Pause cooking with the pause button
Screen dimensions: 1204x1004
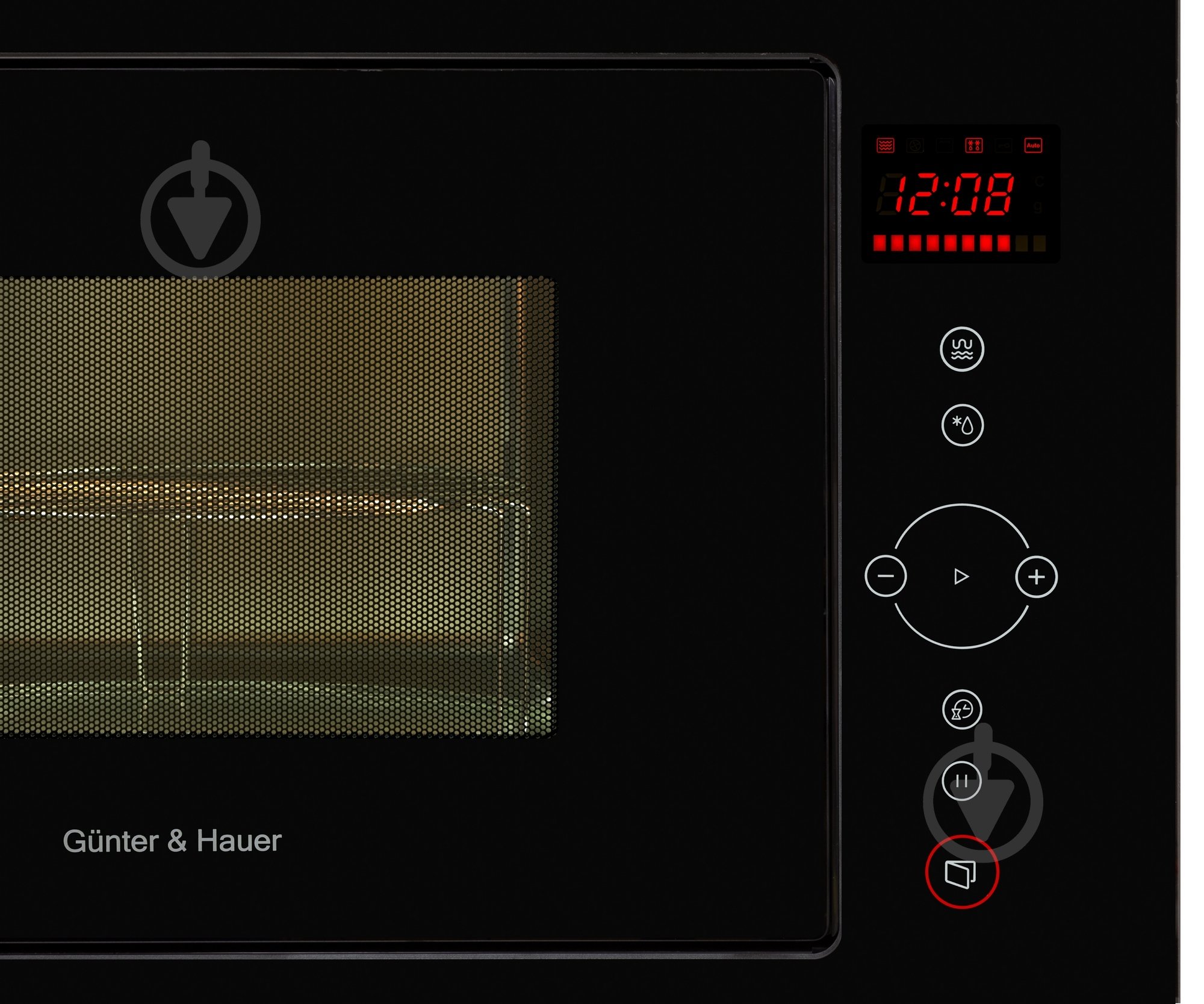click(x=961, y=781)
